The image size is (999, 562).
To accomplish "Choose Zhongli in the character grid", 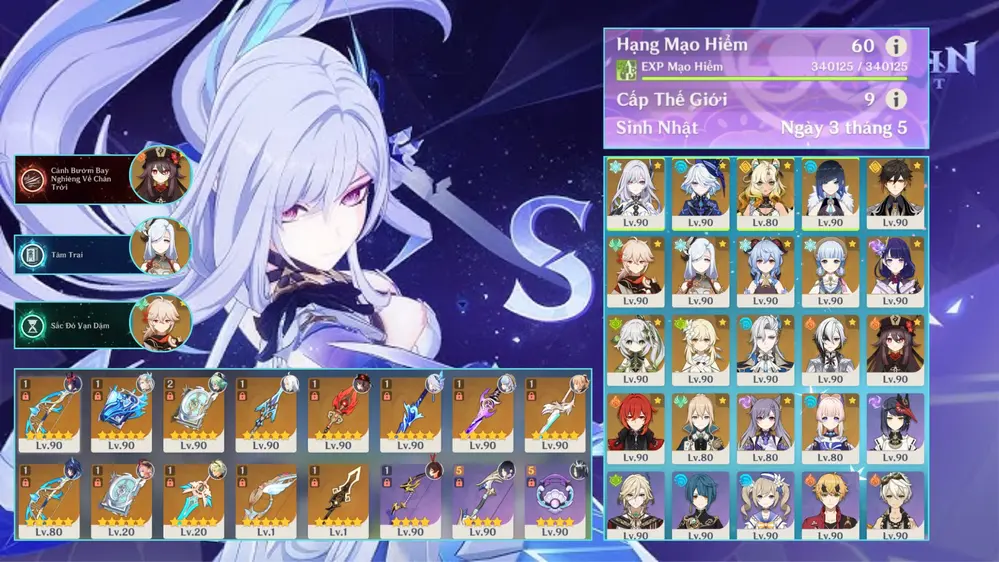I will (x=893, y=188).
